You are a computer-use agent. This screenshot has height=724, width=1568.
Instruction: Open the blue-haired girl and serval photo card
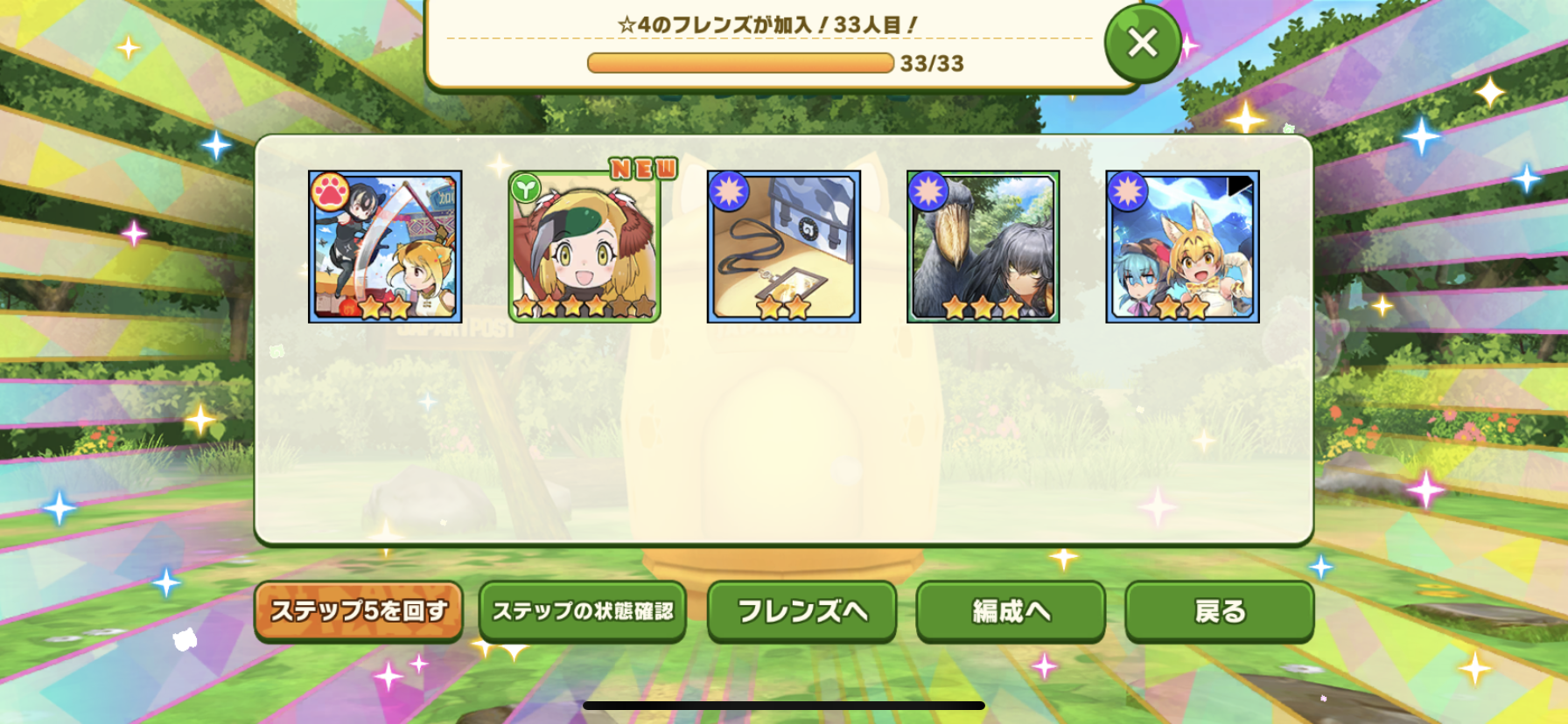pos(1182,247)
